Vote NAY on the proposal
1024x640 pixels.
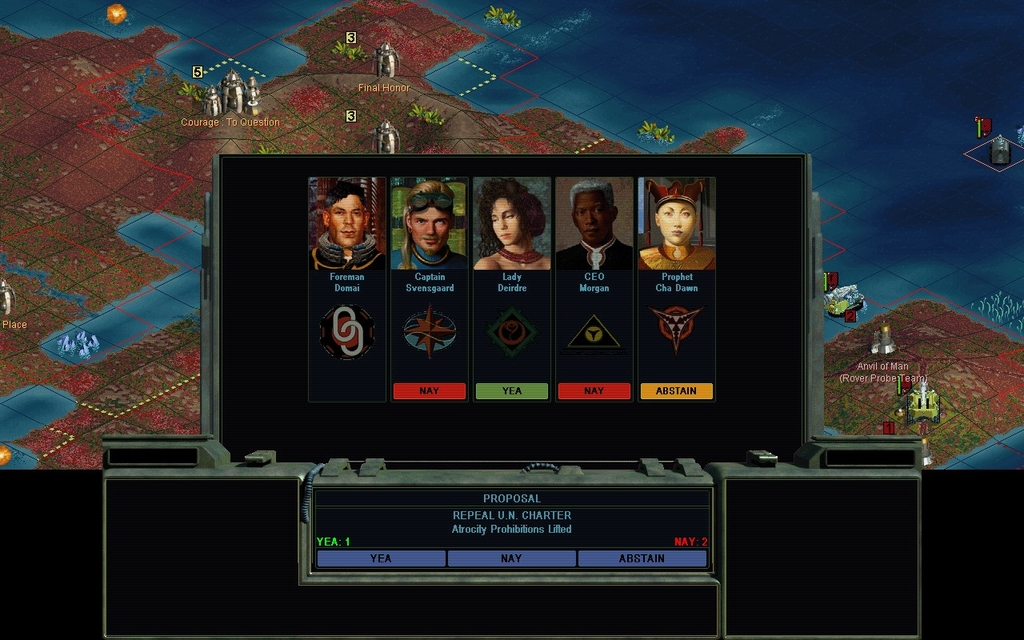click(x=511, y=558)
